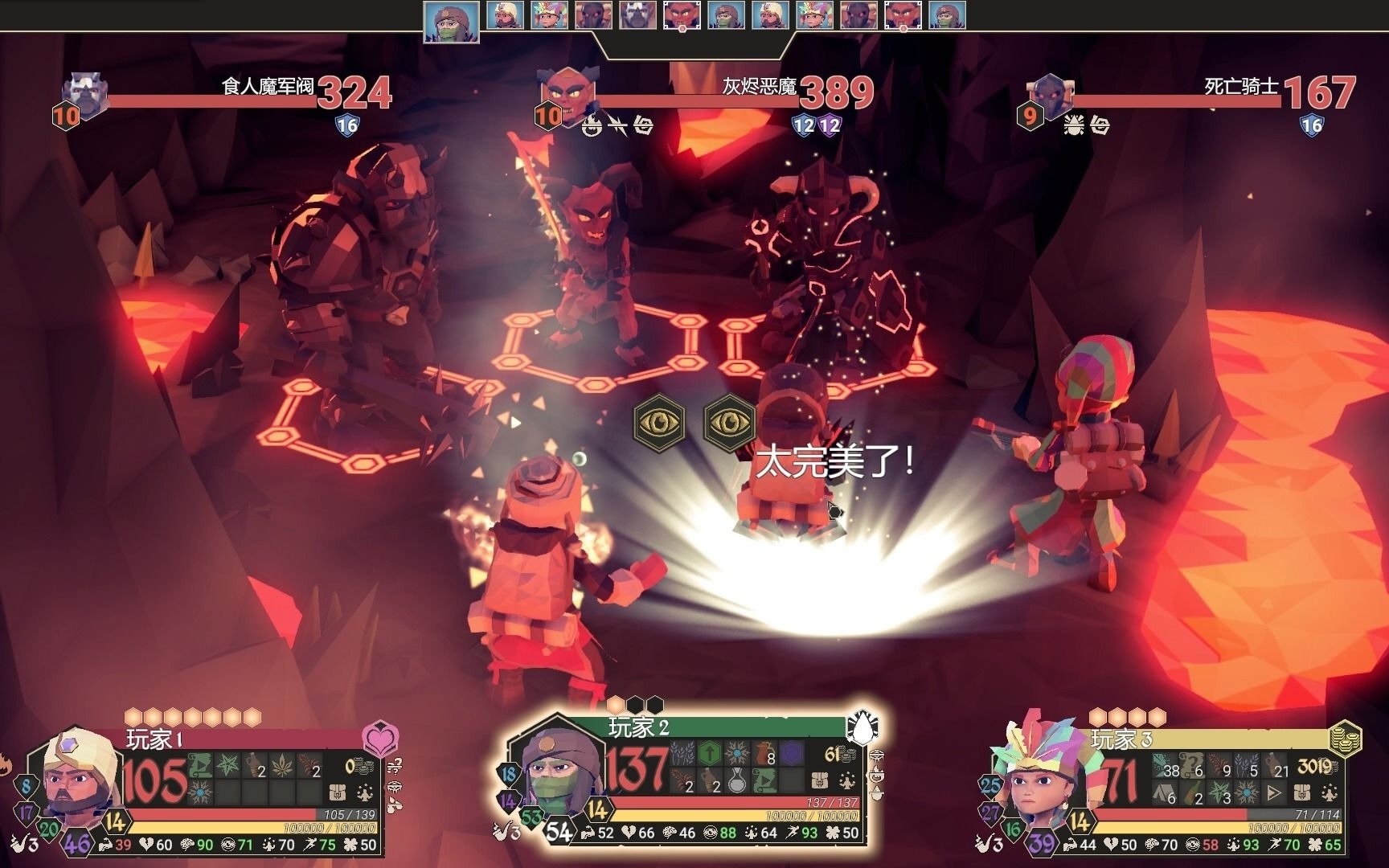Open Player 2's backpack inventory

pyautogui.click(x=820, y=780)
